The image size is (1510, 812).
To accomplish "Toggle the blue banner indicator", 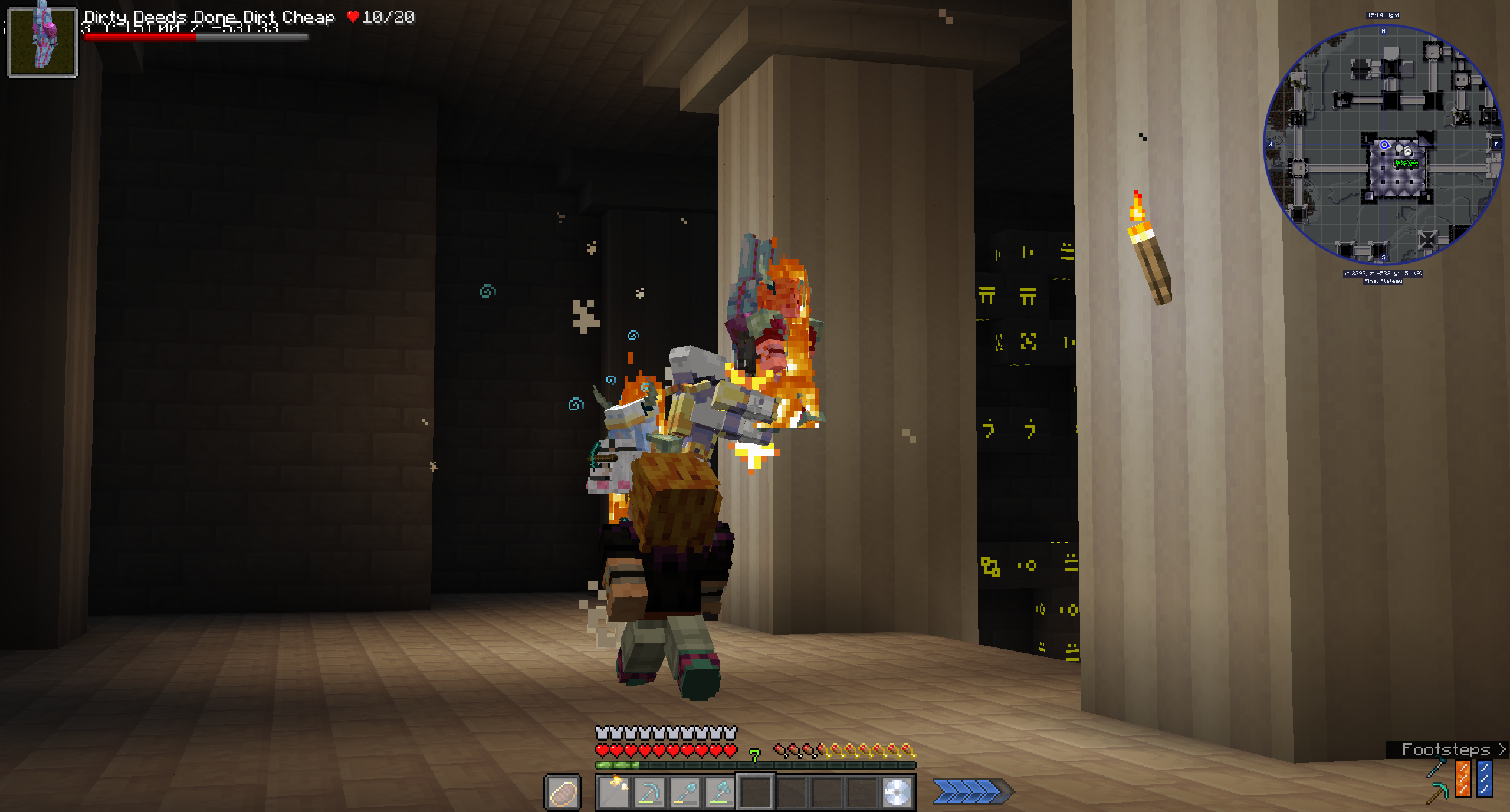I will pos(1485,780).
